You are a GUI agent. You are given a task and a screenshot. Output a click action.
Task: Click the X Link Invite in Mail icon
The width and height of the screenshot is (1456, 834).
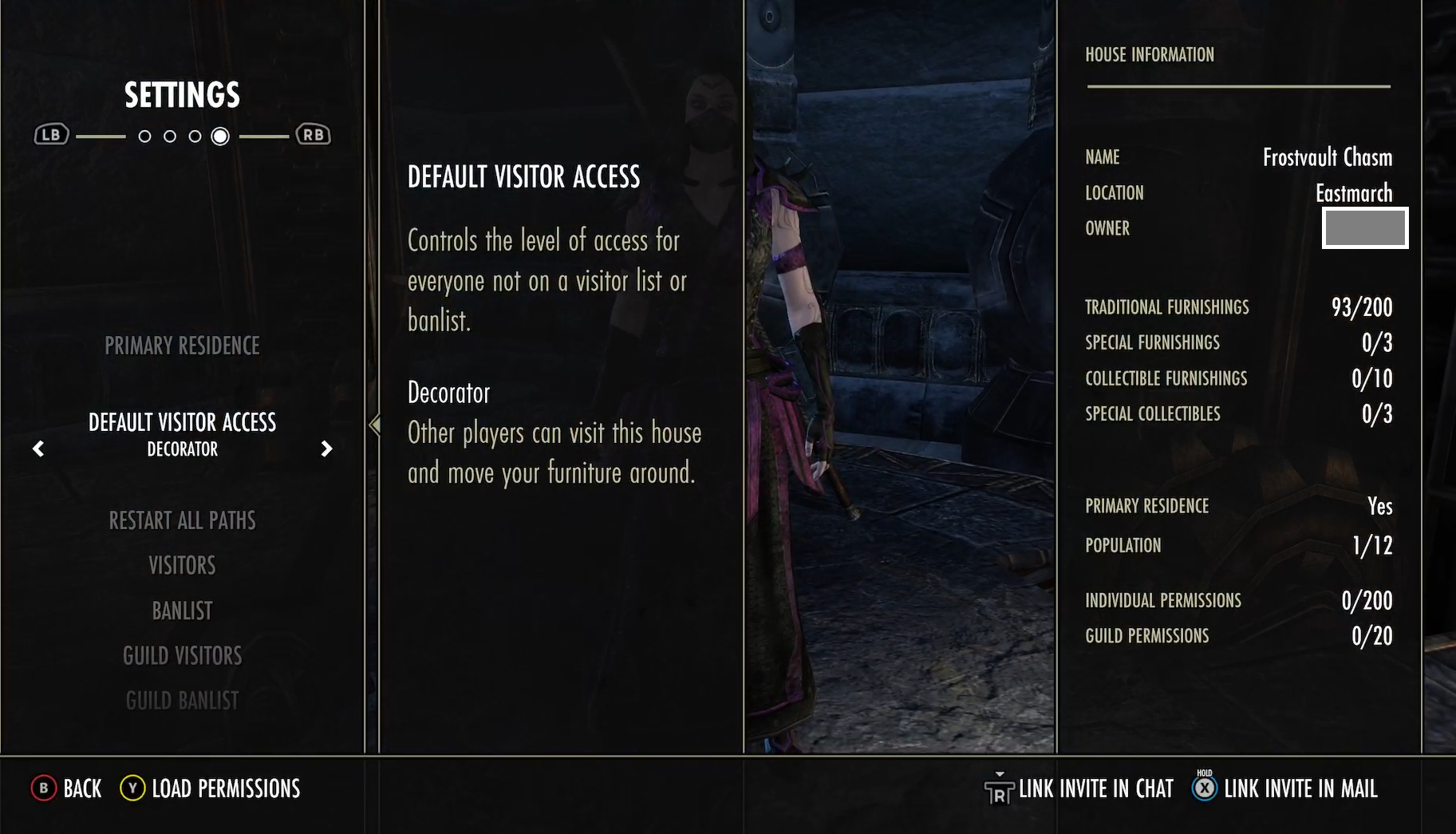(1203, 789)
